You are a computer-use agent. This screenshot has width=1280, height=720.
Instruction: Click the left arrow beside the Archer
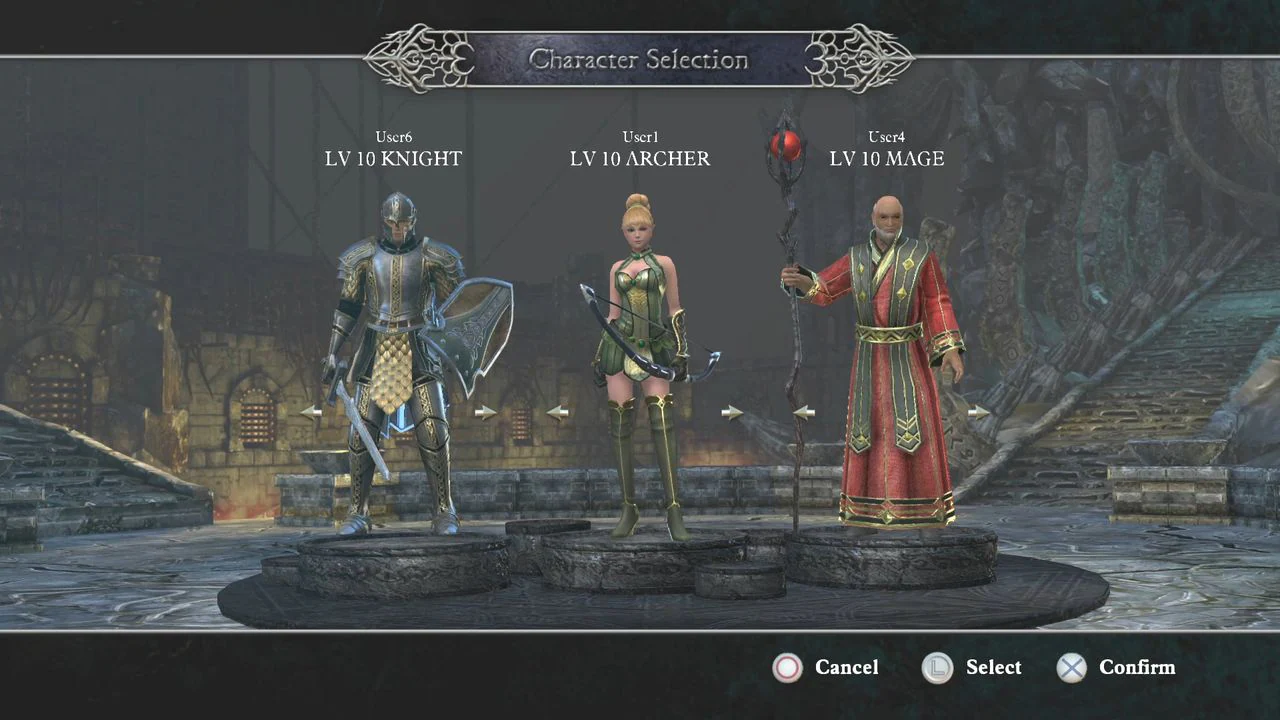tap(558, 411)
